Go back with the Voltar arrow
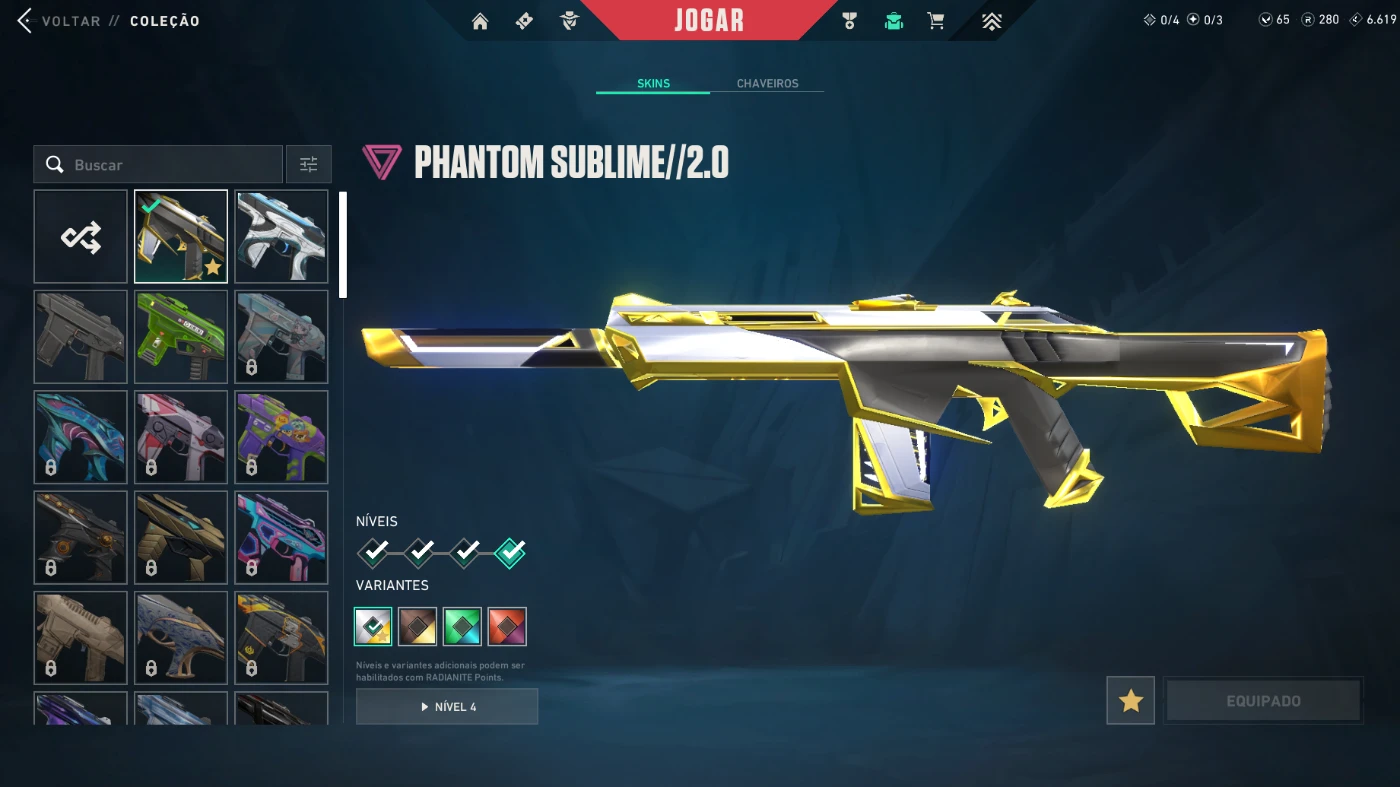Screen dimensions: 1400x787 [x=25, y=21]
